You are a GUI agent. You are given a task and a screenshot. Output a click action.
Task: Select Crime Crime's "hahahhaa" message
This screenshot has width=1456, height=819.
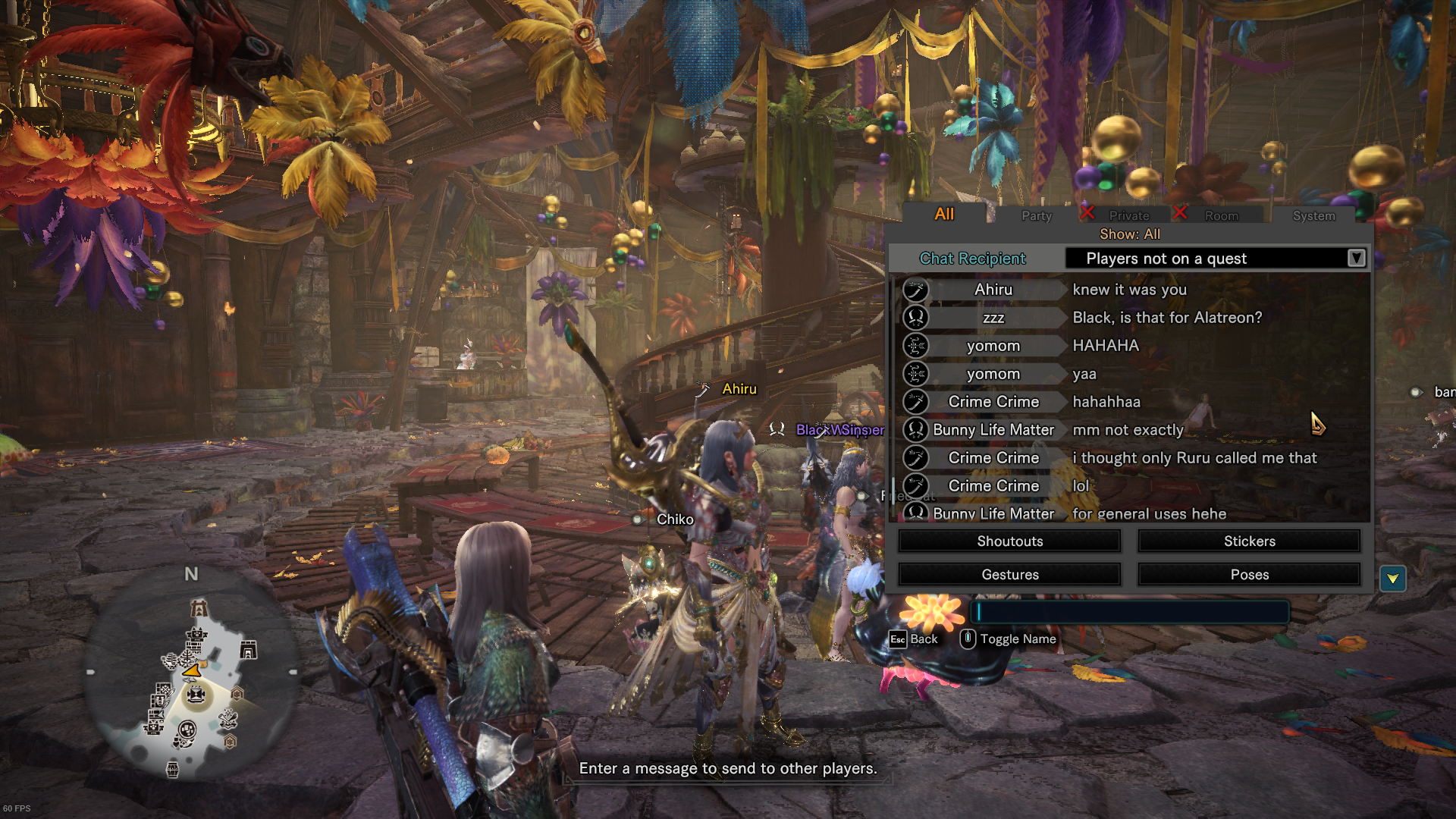(x=1130, y=402)
